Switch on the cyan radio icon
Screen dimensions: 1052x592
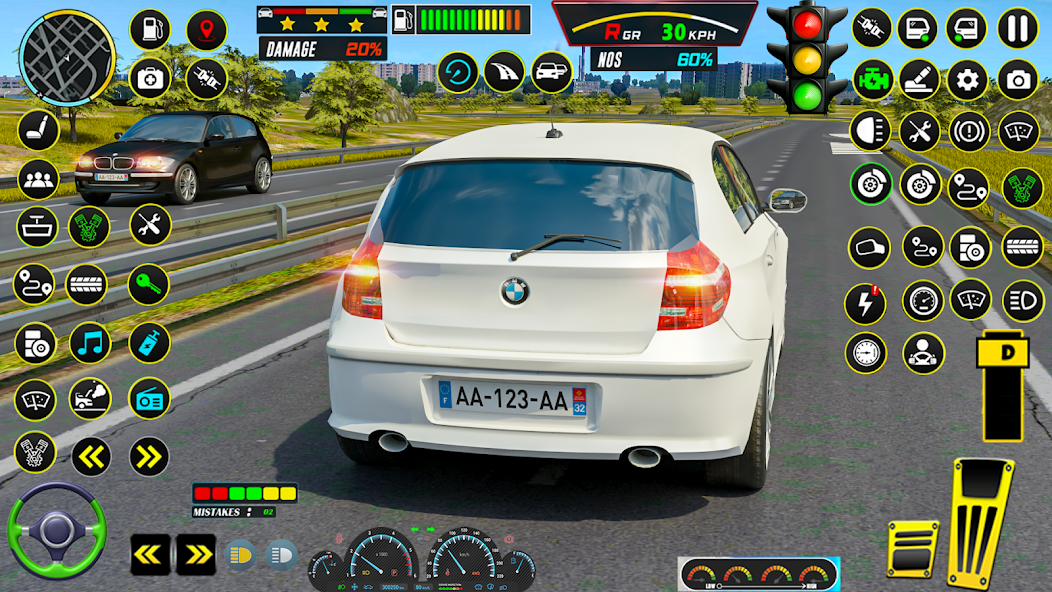(x=149, y=399)
